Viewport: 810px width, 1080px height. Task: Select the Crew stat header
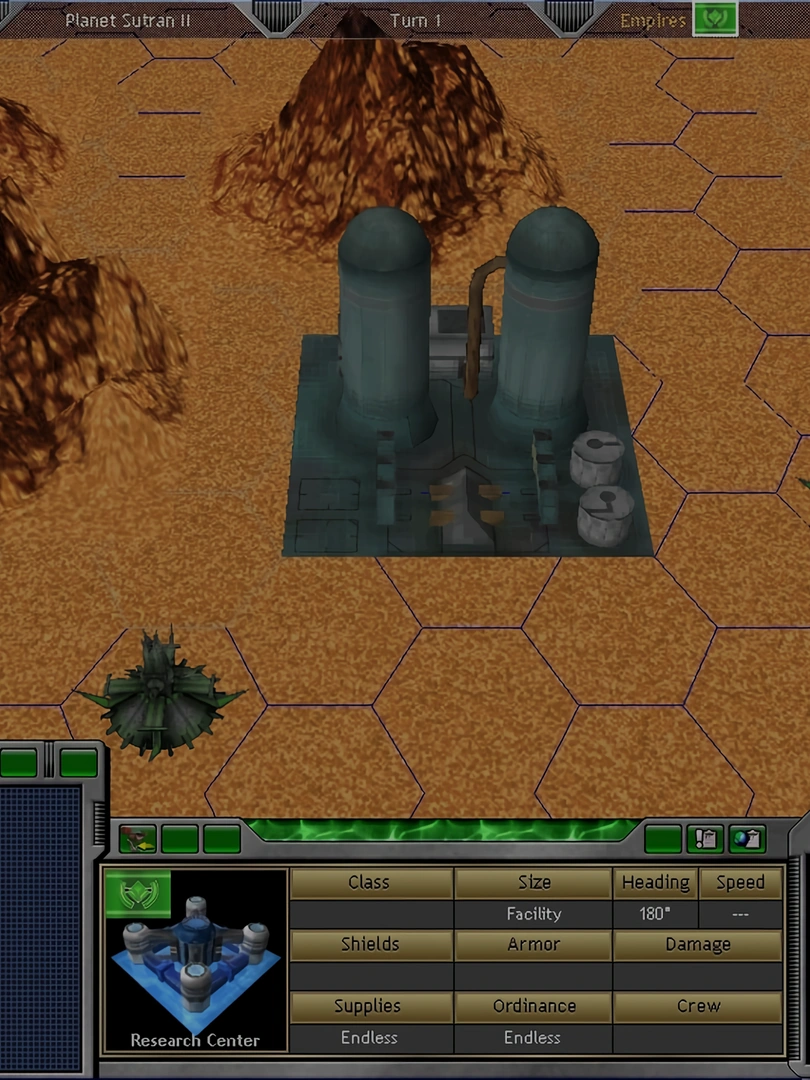[697, 1007]
